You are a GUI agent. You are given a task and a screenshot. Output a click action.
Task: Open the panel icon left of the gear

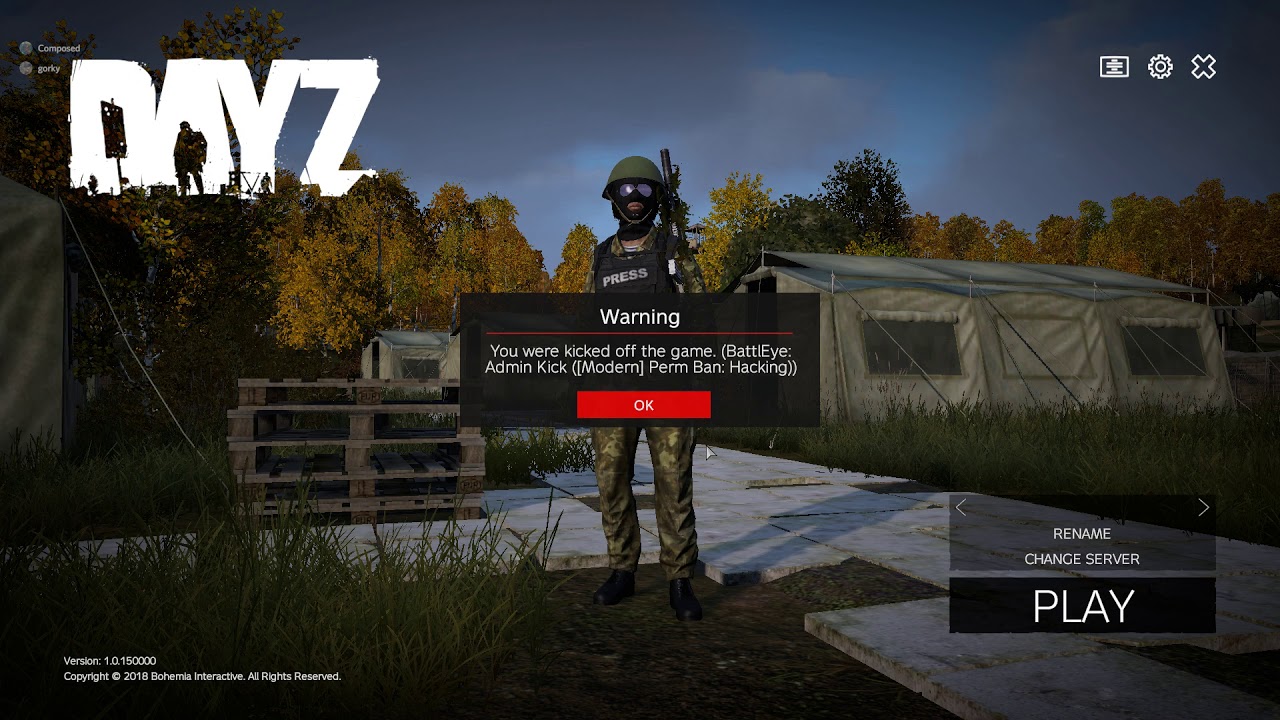[x=1114, y=67]
